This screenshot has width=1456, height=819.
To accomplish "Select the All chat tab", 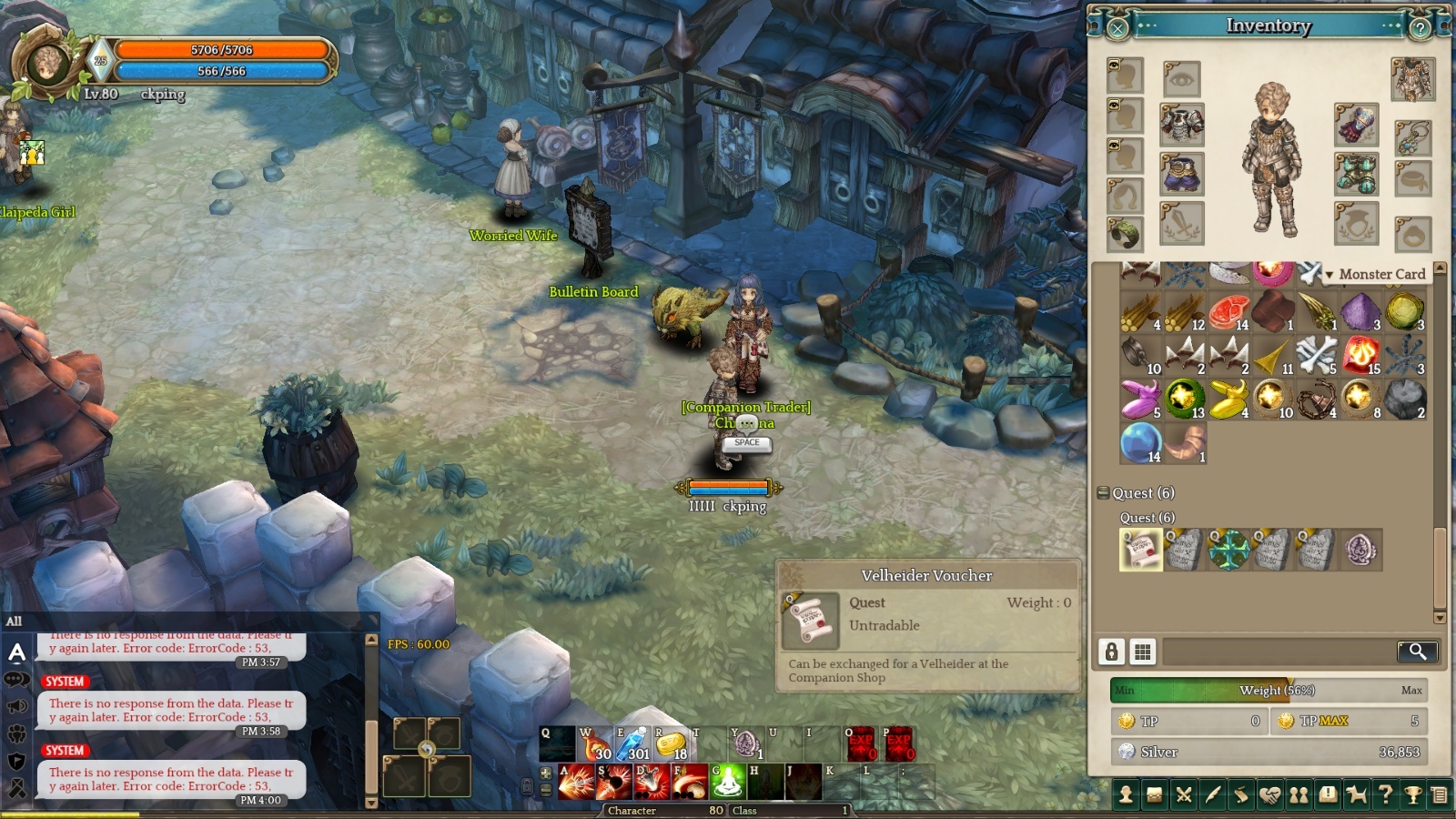I will coord(15,622).
